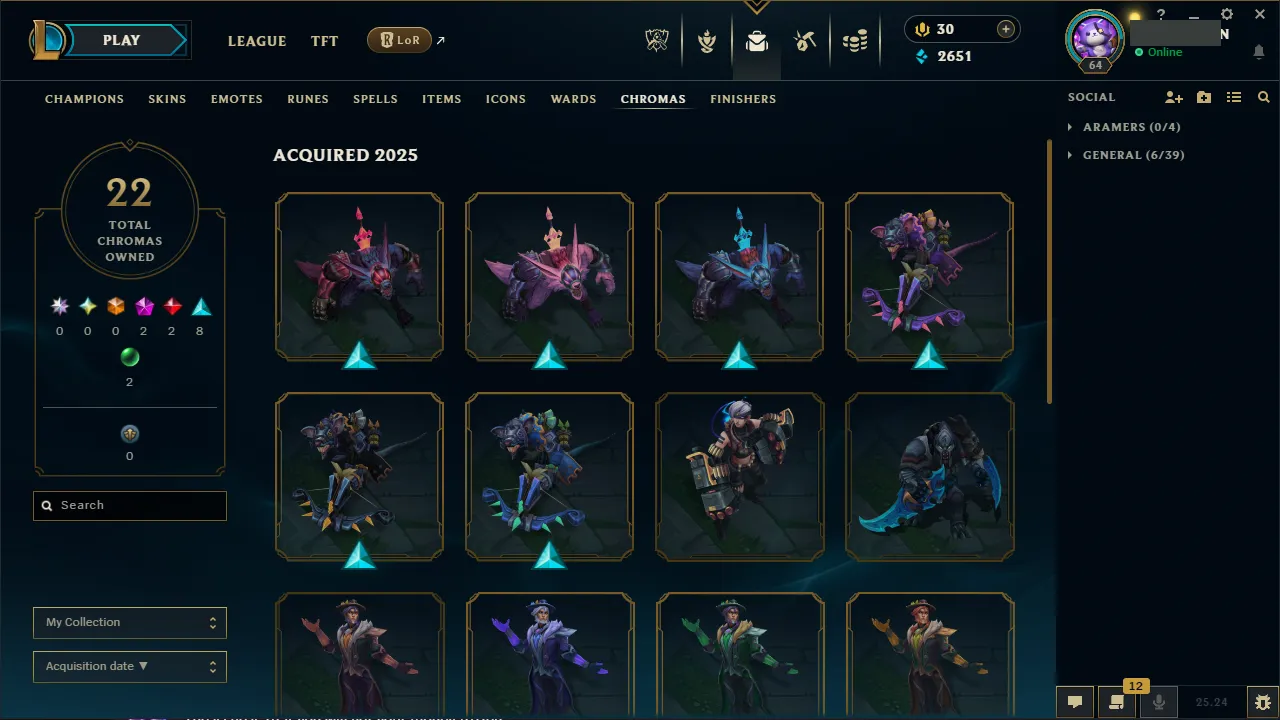Expand the GENERAL friends group
Viewport: 1280px width, 720px height.
coord(1133,155)
